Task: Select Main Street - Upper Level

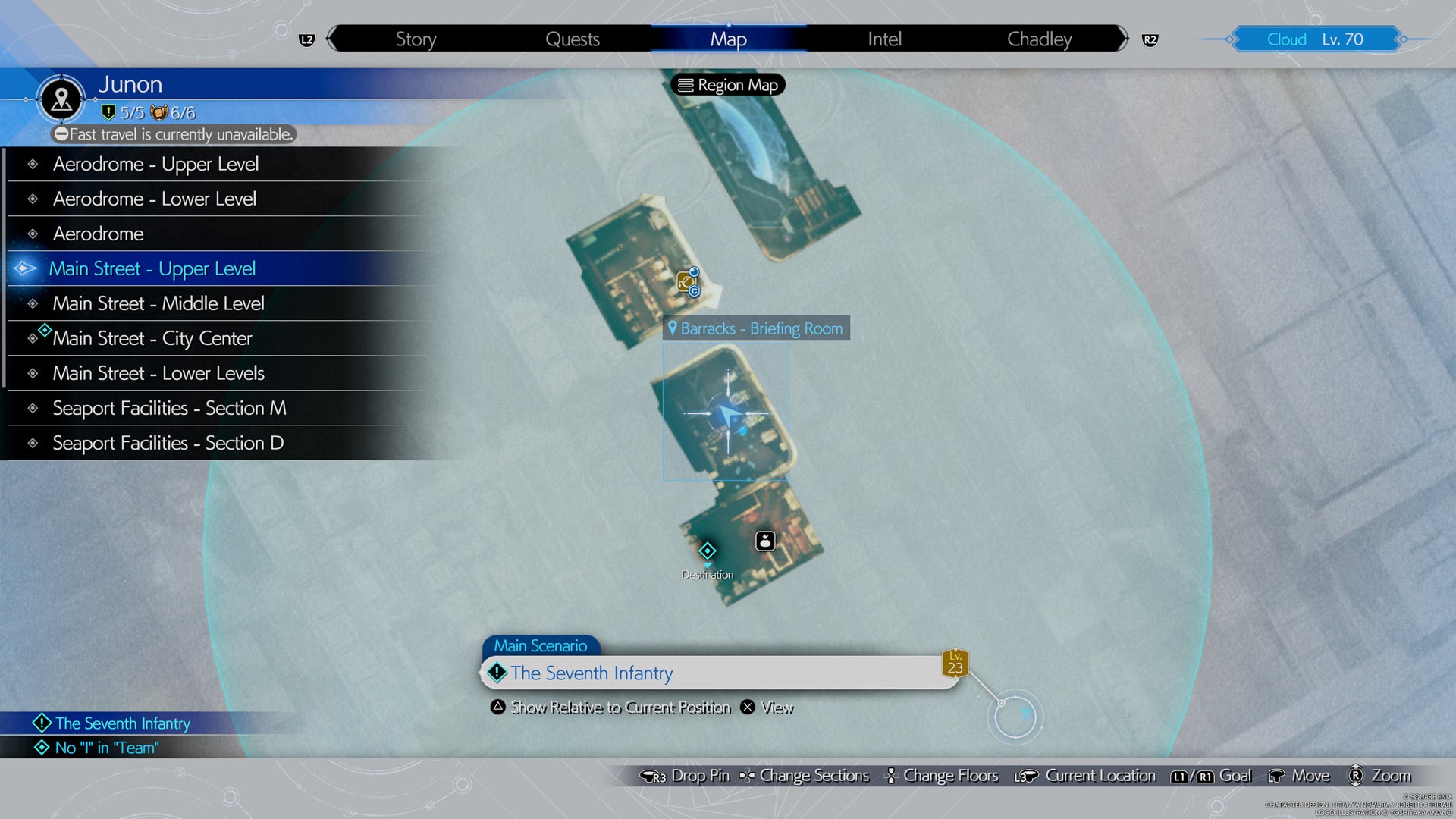Action: [x=152, y=268]
